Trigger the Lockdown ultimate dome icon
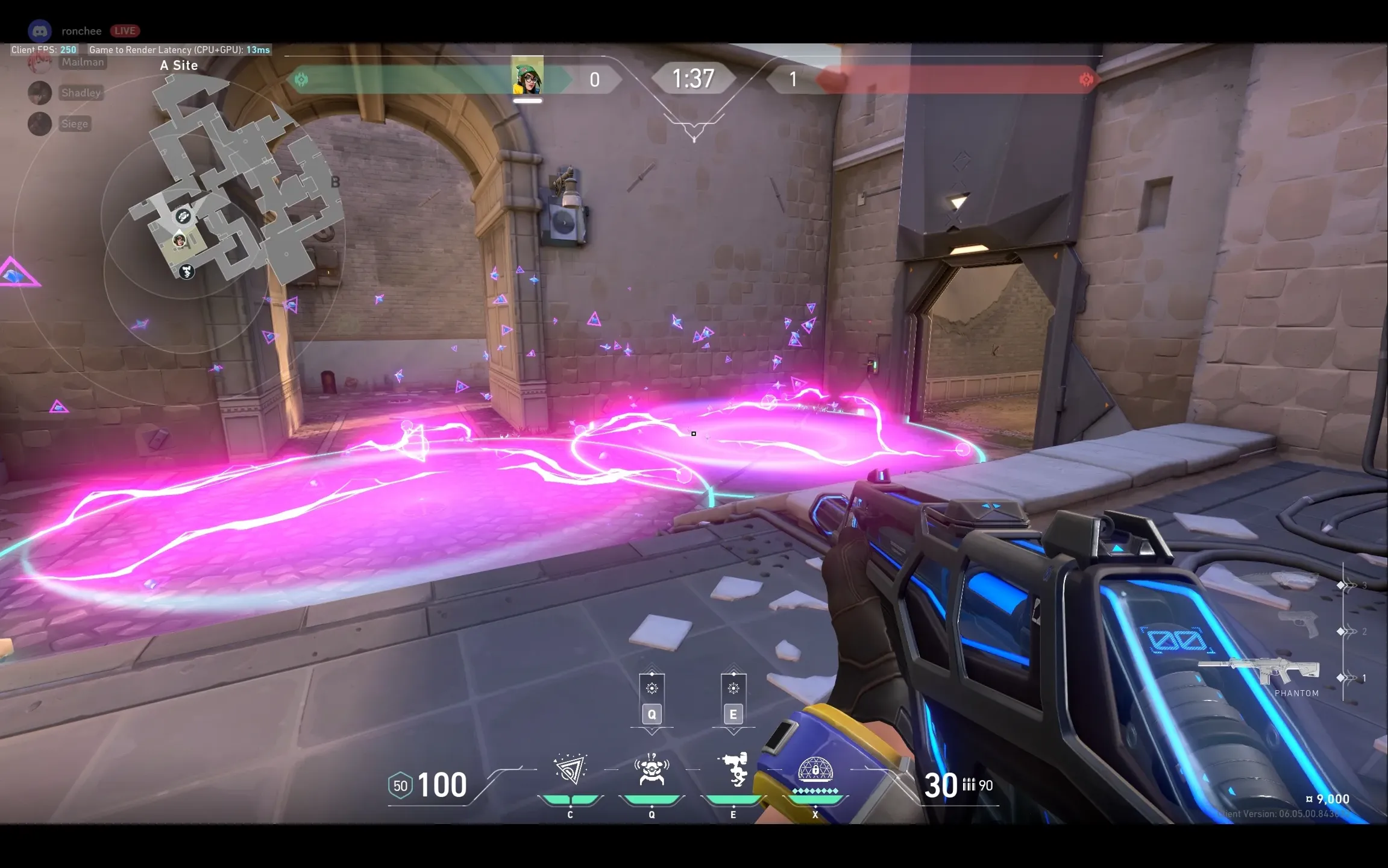The image size is (1388, 868). click(x=815, y=771)
